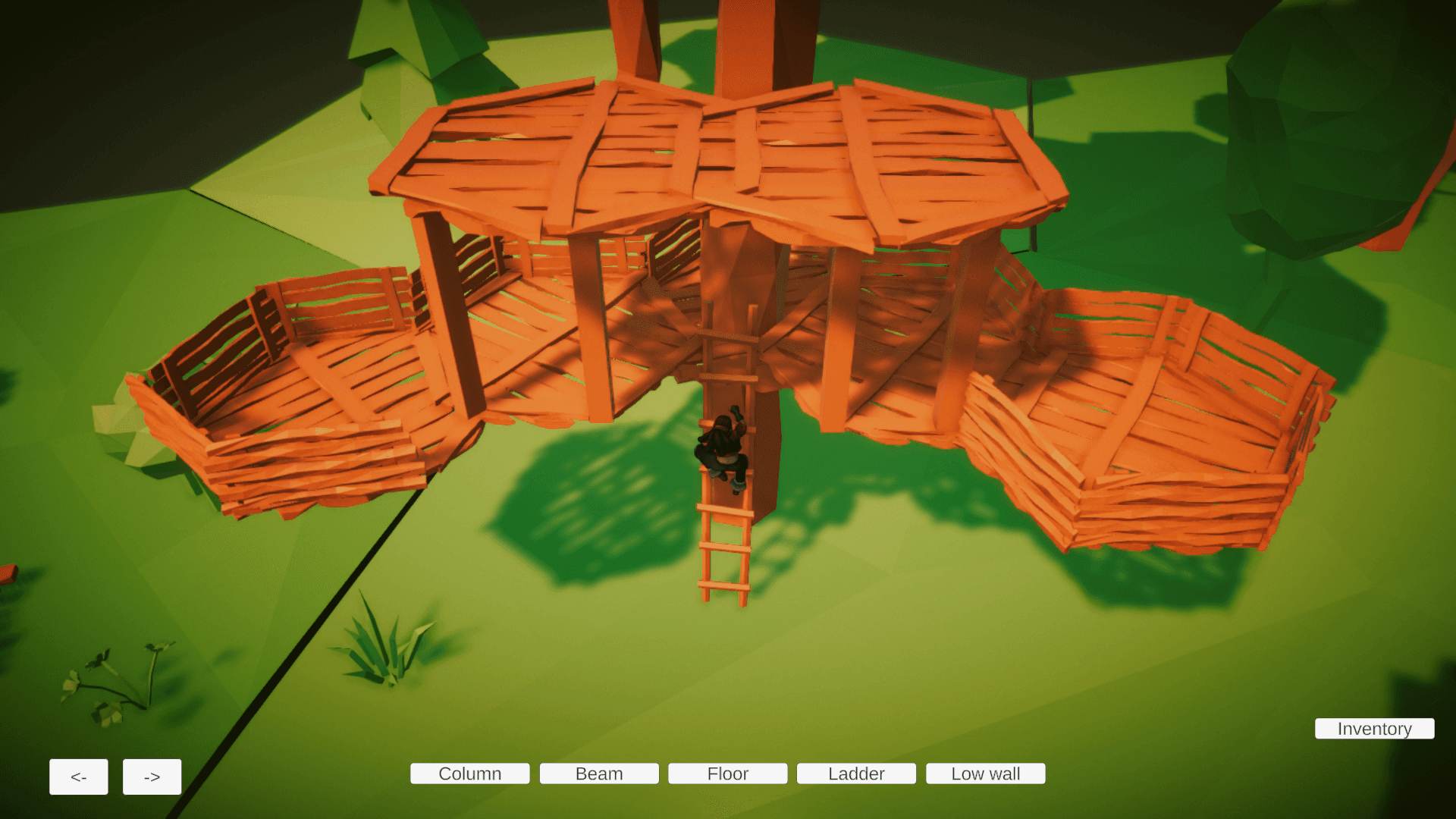Click the right arrow navigation button
The width and height of the screenshot is (1456, 819).
tap(152, 776)
